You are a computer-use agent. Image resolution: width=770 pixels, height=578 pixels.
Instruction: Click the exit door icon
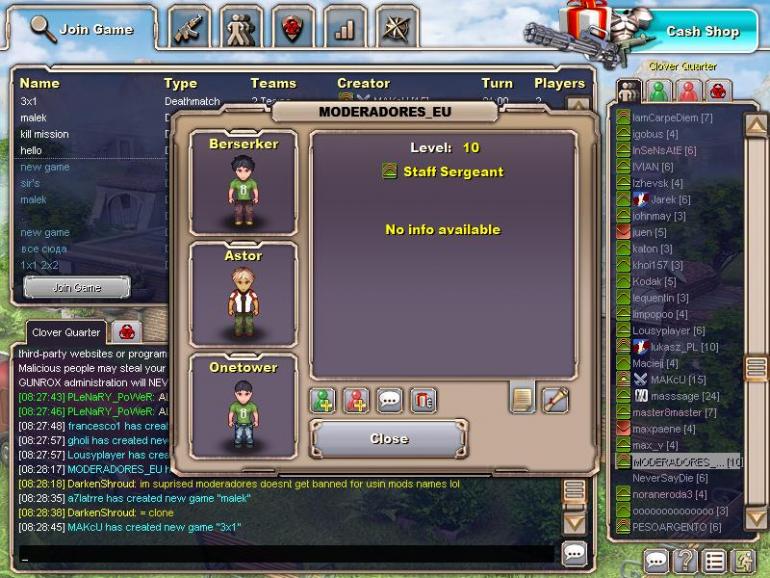point(741,560)
